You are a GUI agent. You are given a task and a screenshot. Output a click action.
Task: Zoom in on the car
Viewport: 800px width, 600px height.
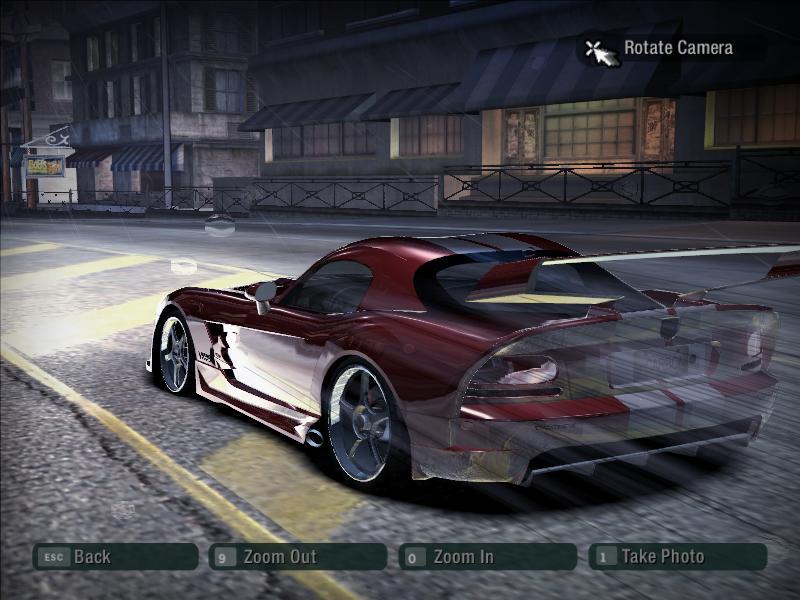point(487,557)
